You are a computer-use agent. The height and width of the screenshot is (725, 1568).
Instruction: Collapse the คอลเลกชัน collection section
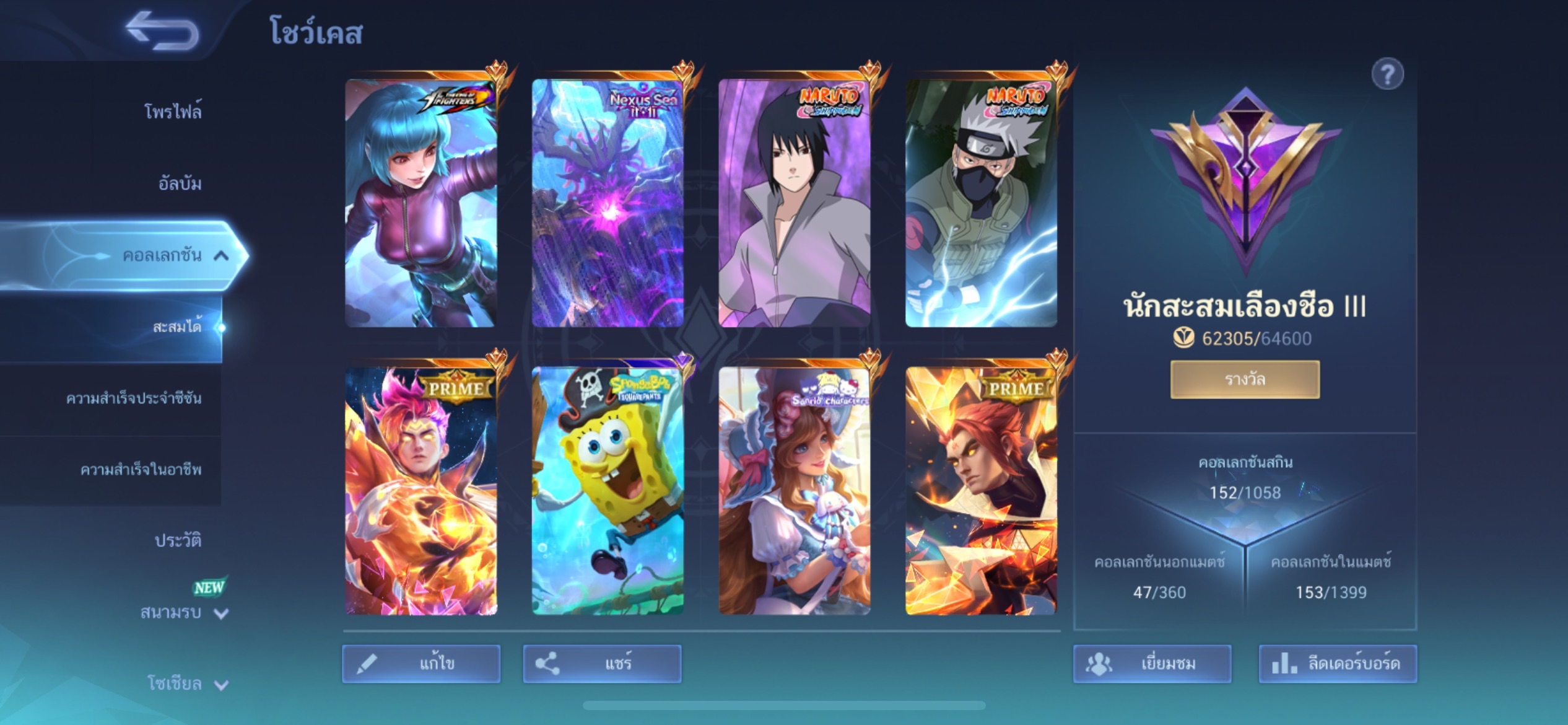tap(221, 255)
